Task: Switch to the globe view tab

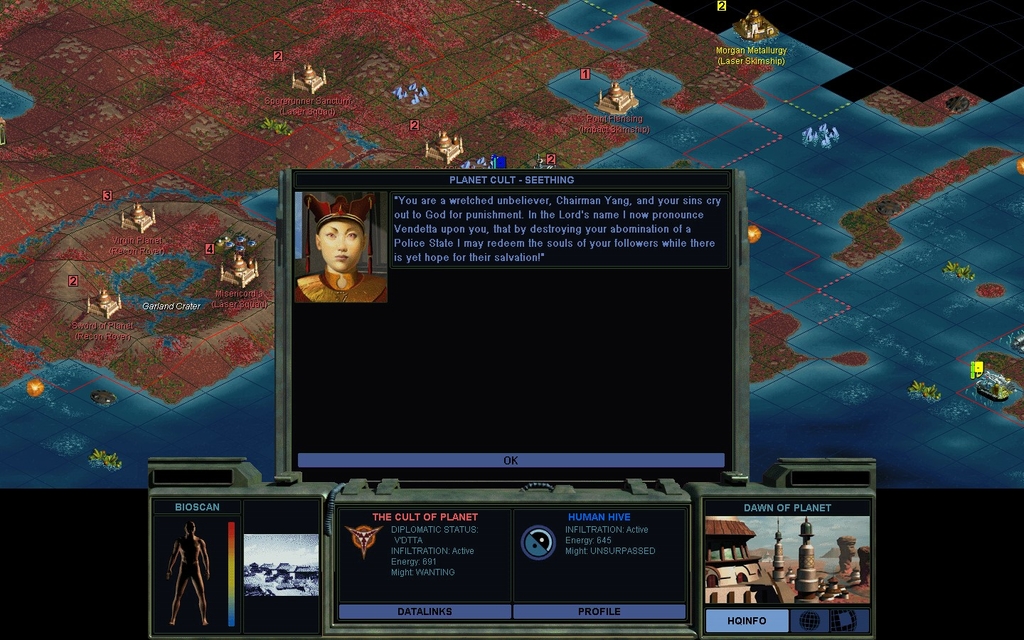Action: 810,621
